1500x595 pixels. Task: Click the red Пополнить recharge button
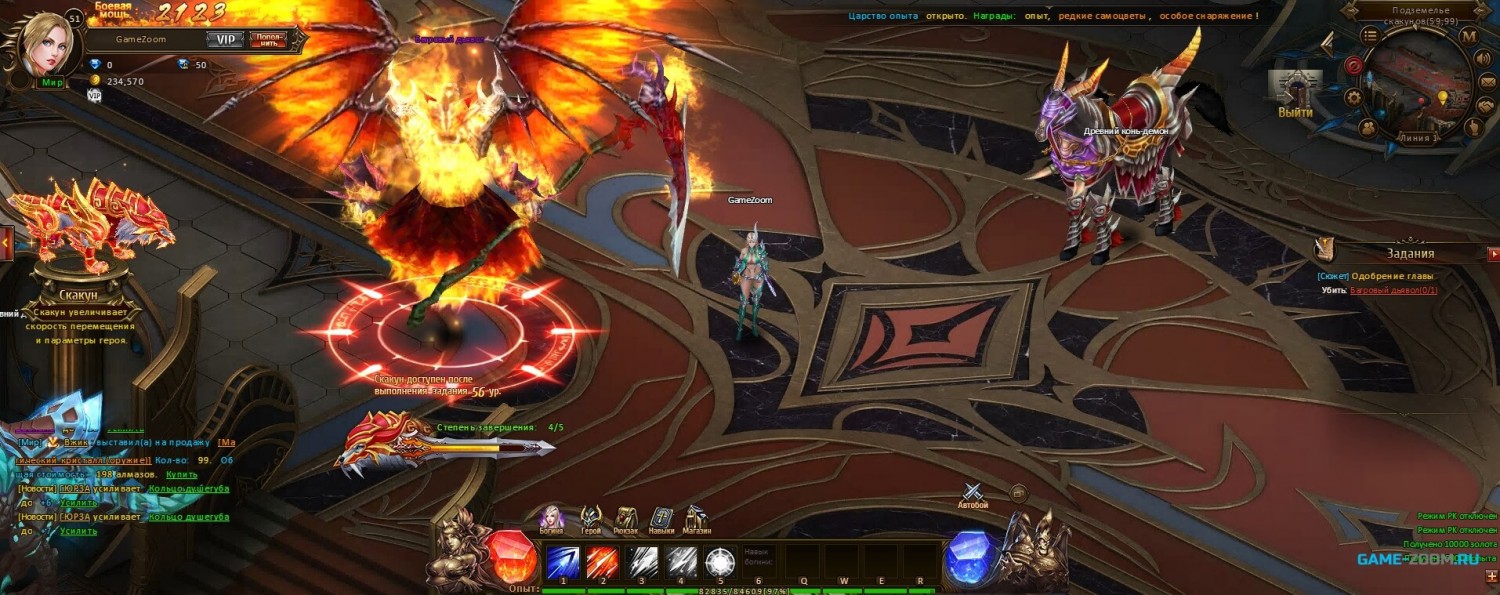267,39
